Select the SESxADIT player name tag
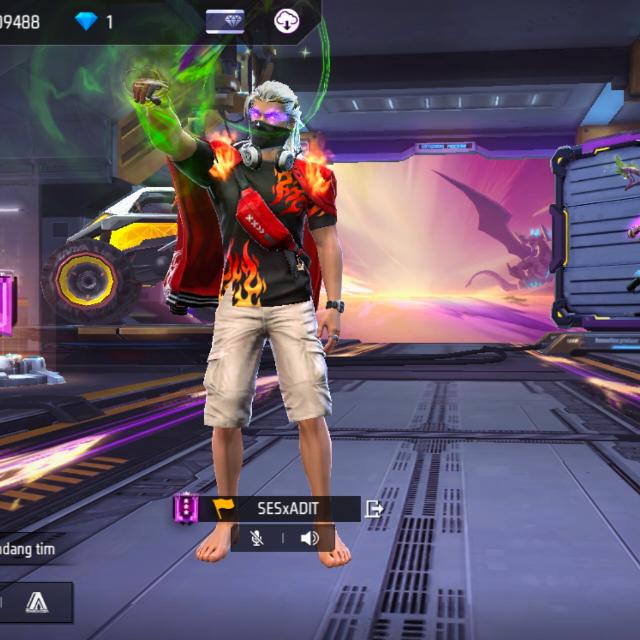Image resolution: width=640 pixels, height=640 pixels. coord(287,509)
